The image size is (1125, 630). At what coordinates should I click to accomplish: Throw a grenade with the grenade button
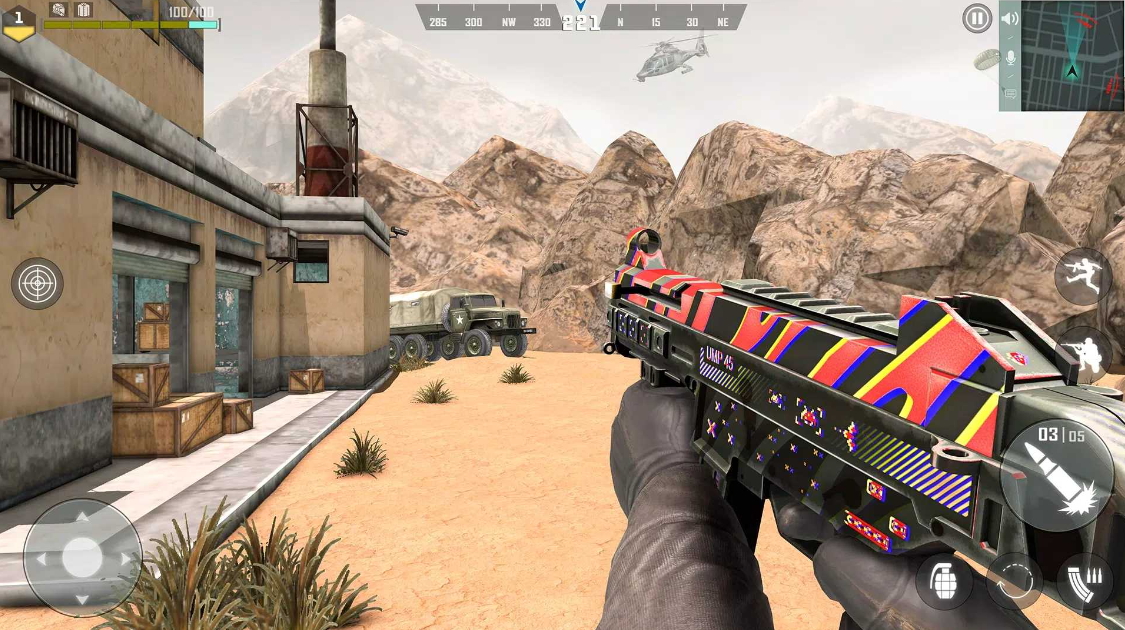click(943, 580)
